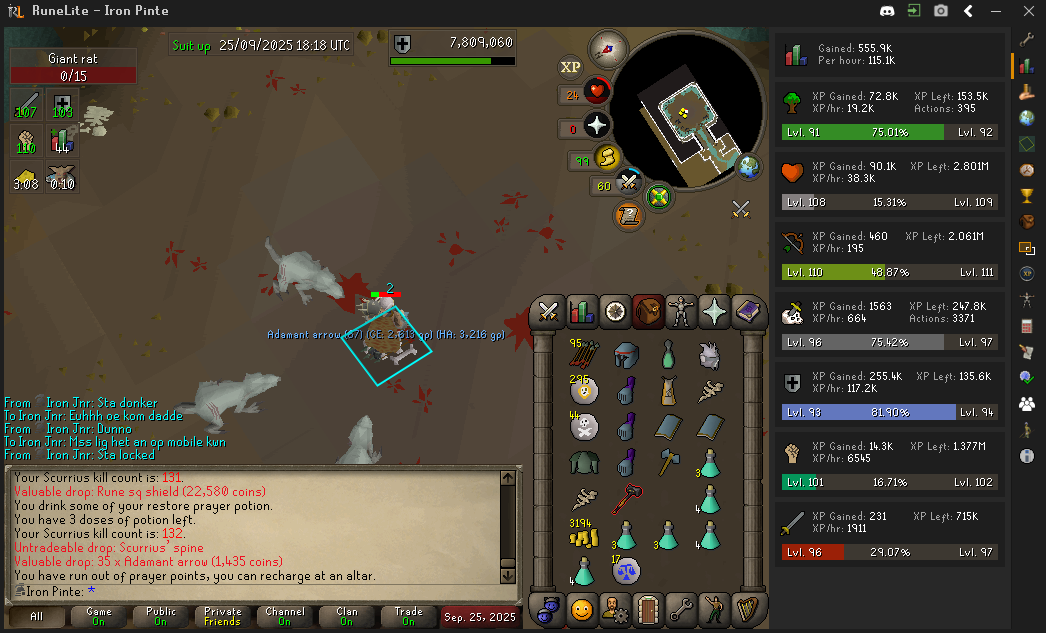Take a screenshot with RuneLite camera button

click(x=941, y=11)
